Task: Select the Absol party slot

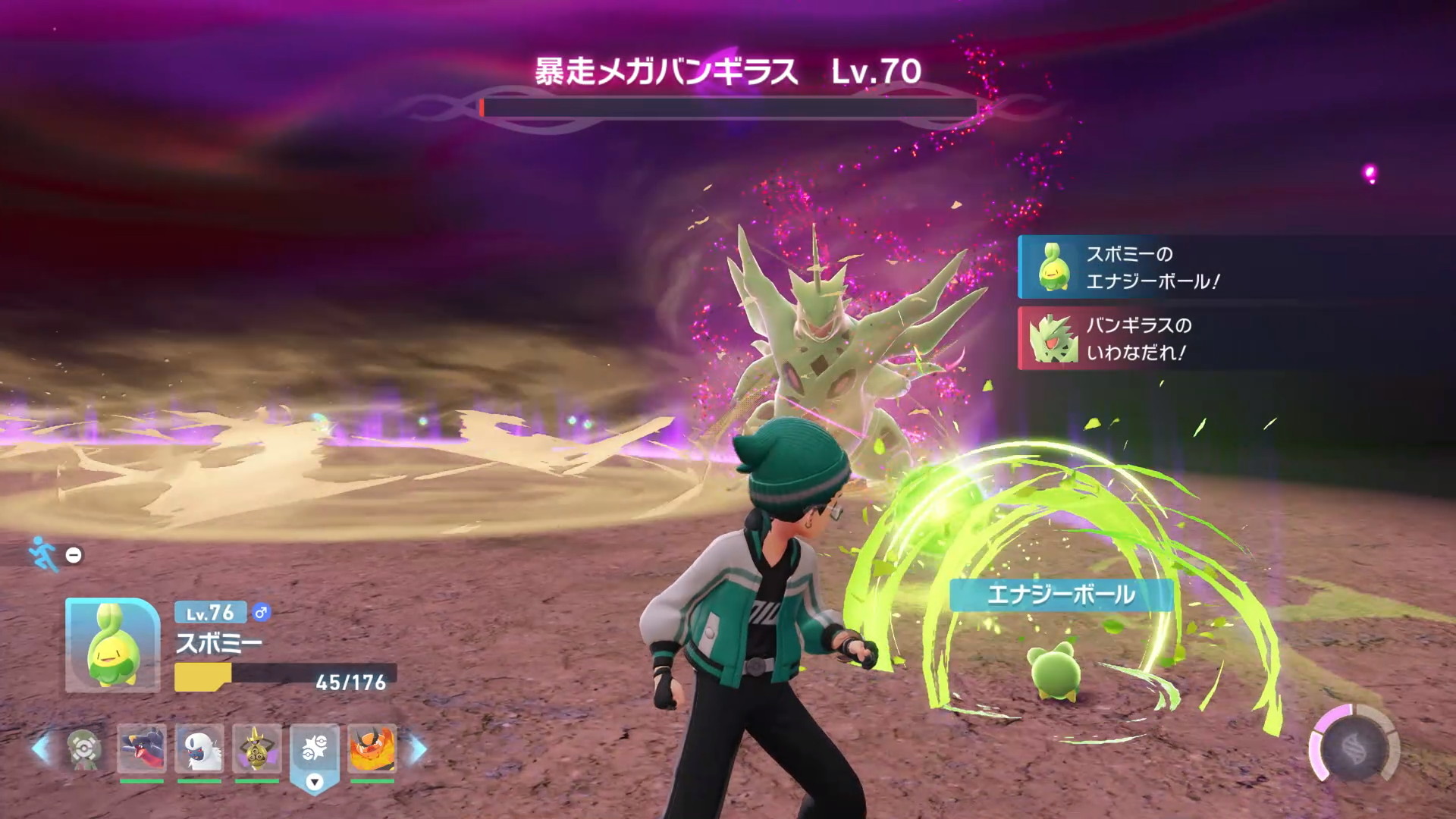Action: [199, 748]
